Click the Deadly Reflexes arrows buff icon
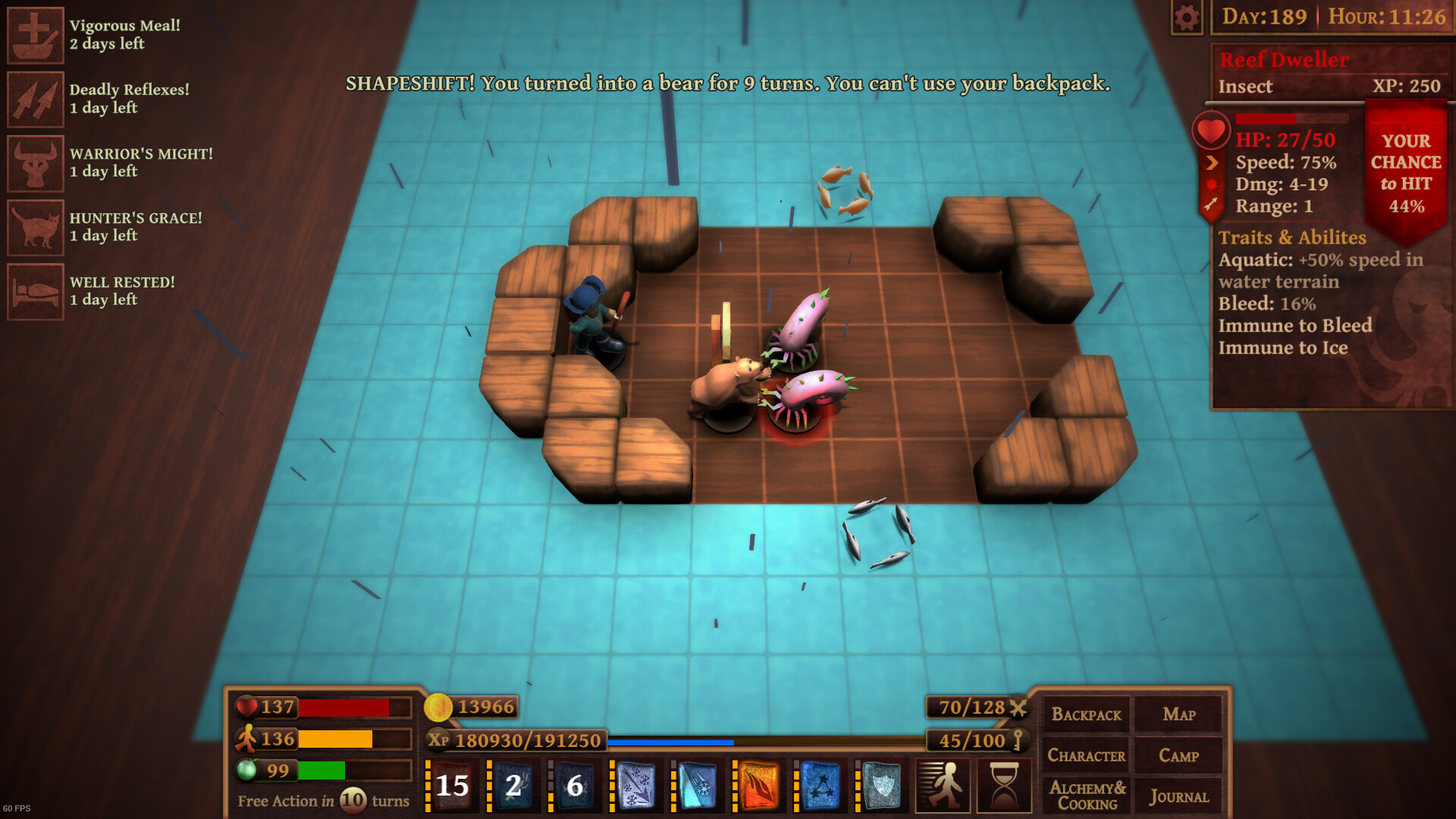The image size is (1456, 819). tap(35, 99)
